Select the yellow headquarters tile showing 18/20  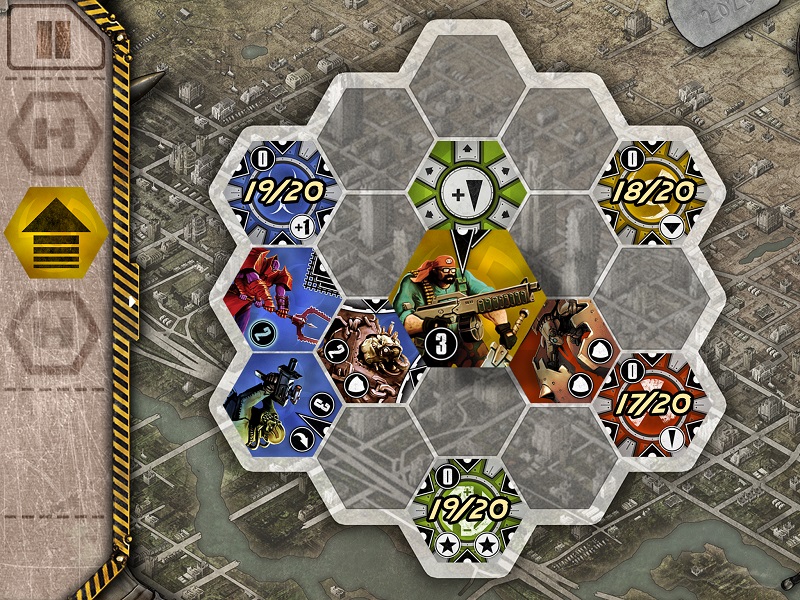click(655, 192)
